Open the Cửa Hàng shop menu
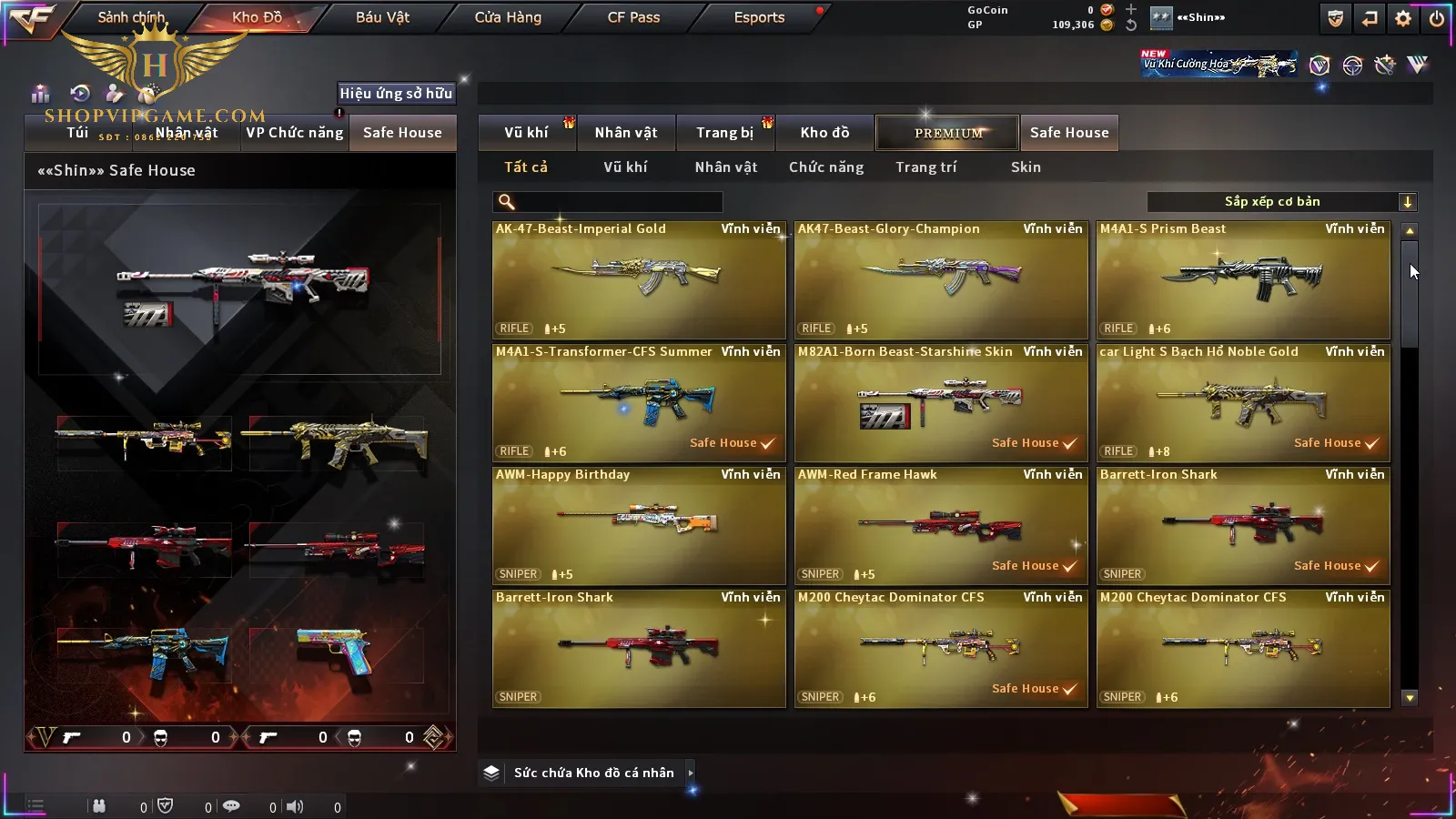1456x819 pixels. [508, 17]
